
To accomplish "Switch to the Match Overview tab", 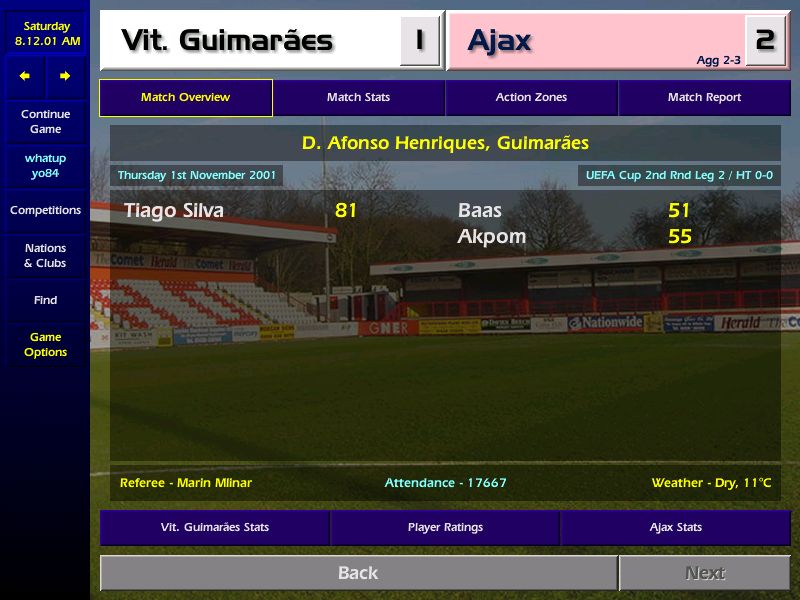I will pyautogui.click(x=185, y=98).
